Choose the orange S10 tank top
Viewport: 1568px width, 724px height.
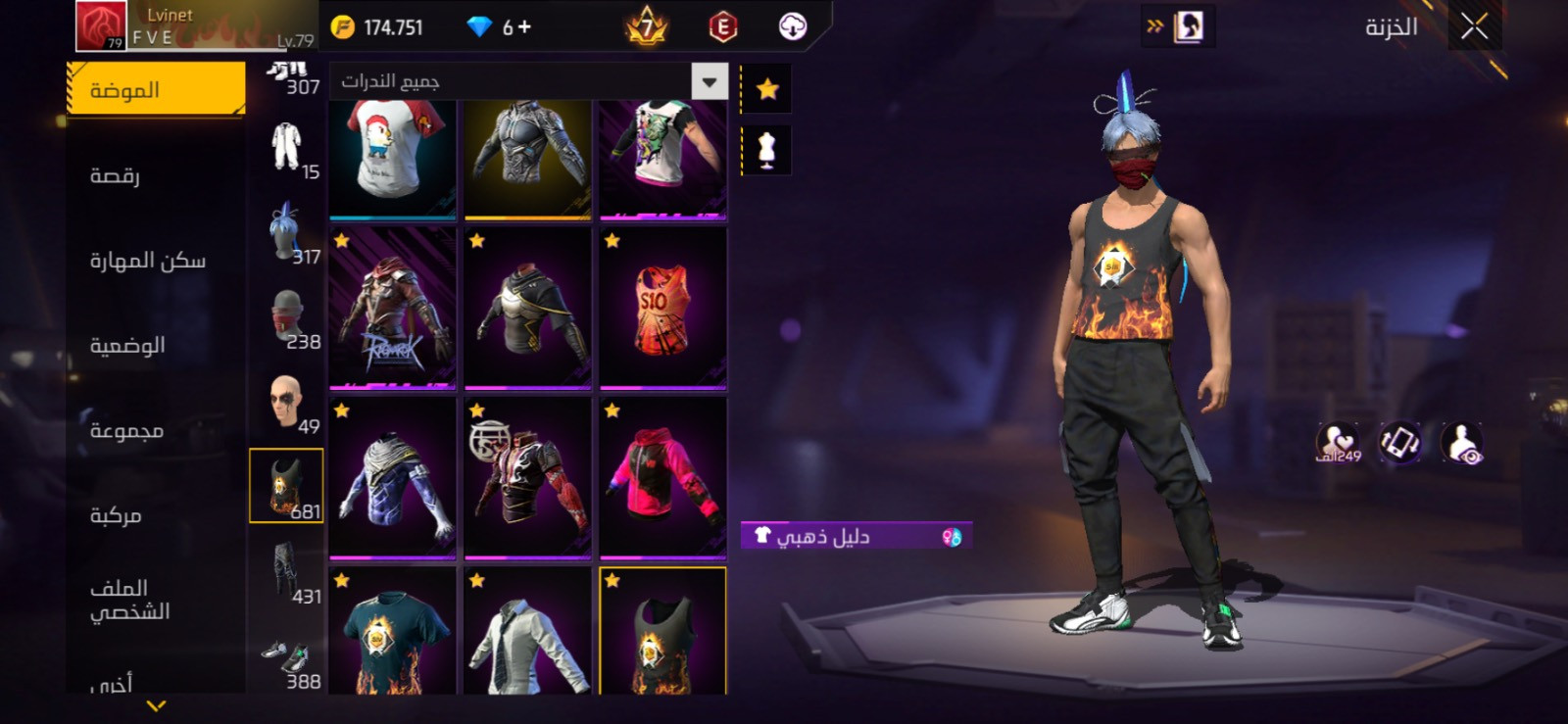coord(662,310)
